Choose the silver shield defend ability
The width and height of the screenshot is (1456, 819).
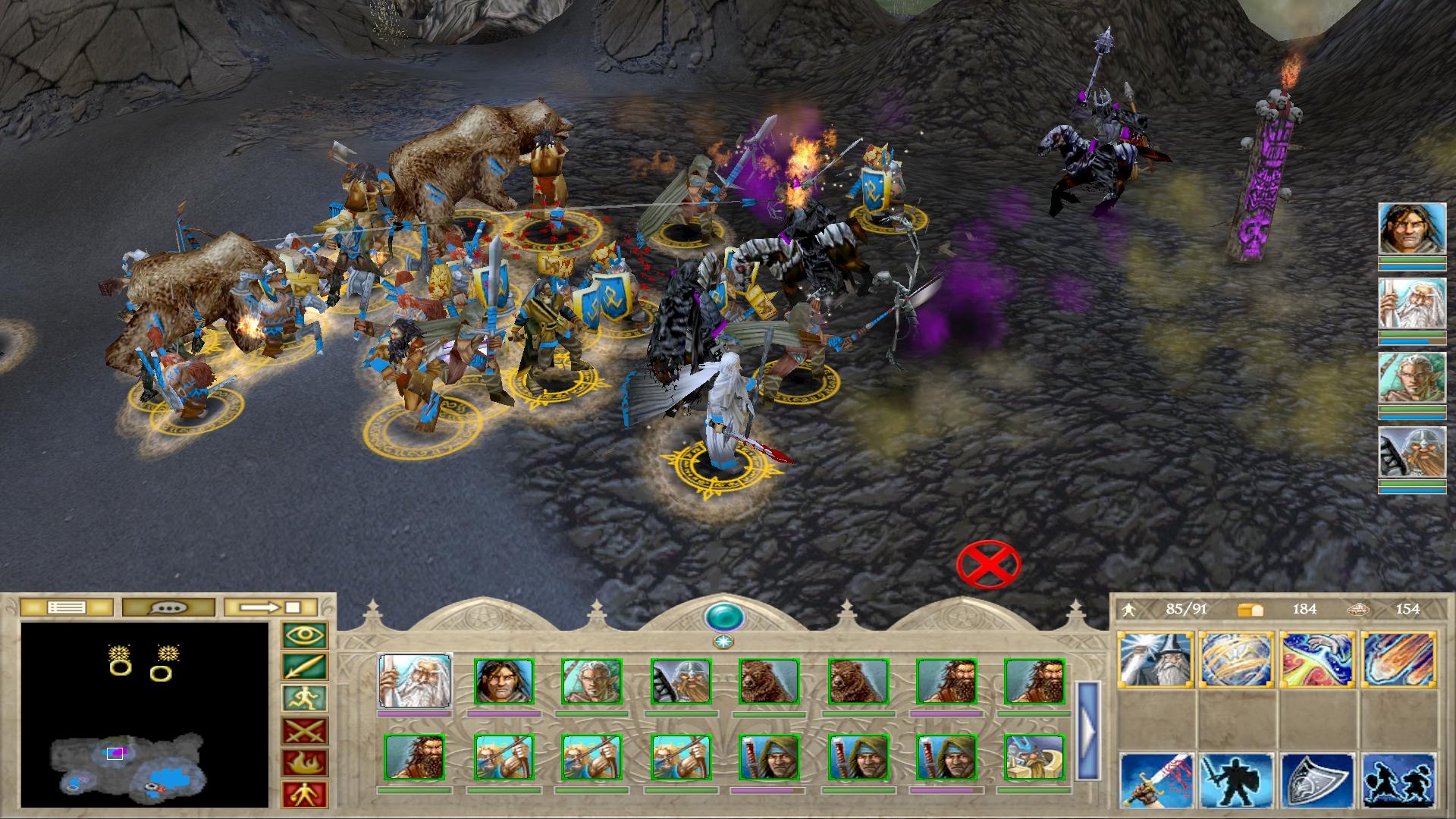pyautogui.click(x=1317, y=780)
